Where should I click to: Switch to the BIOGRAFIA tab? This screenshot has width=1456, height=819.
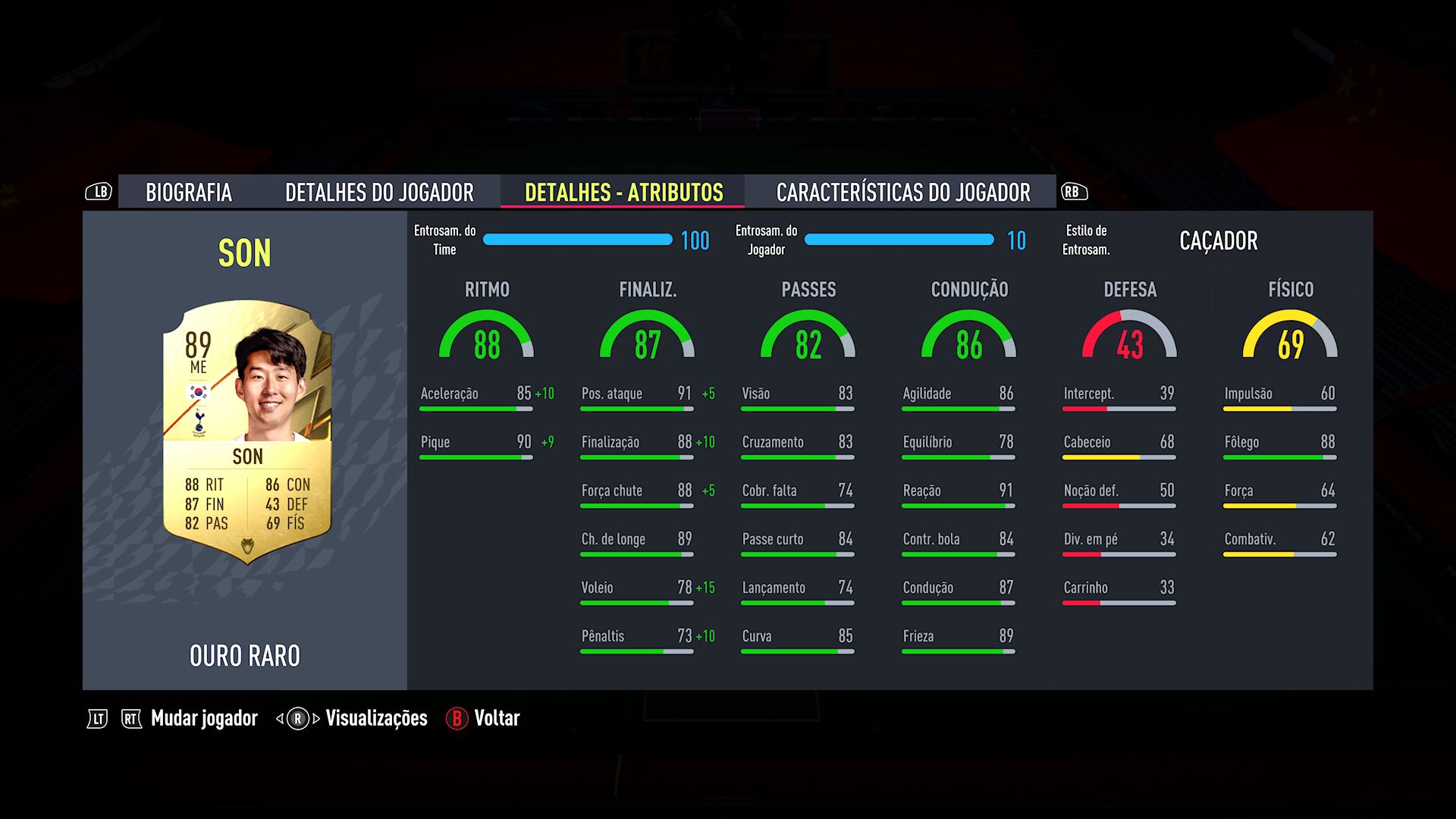click(x=189, y=192)
